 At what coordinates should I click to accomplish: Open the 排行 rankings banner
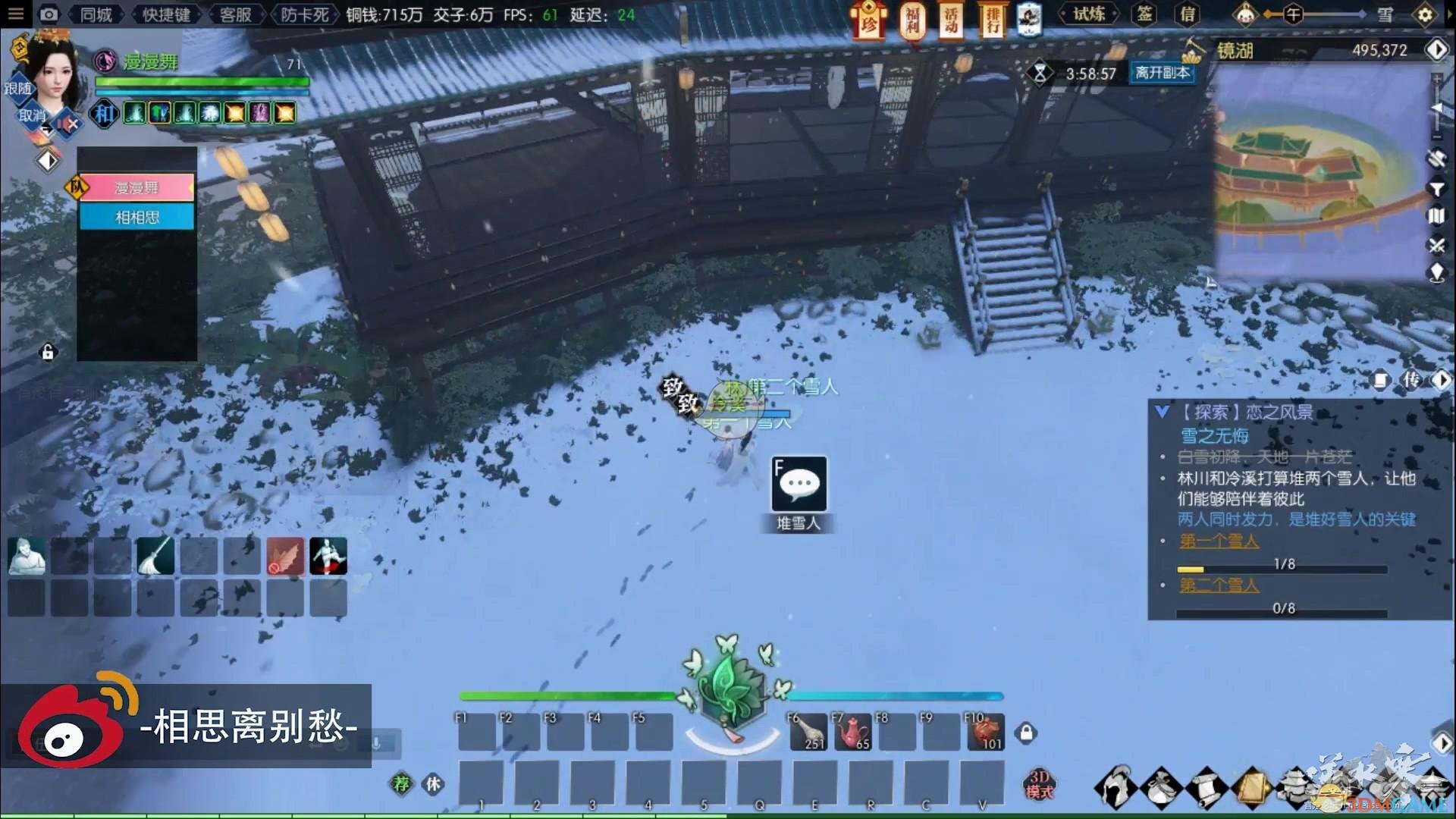tap(991, 20)
